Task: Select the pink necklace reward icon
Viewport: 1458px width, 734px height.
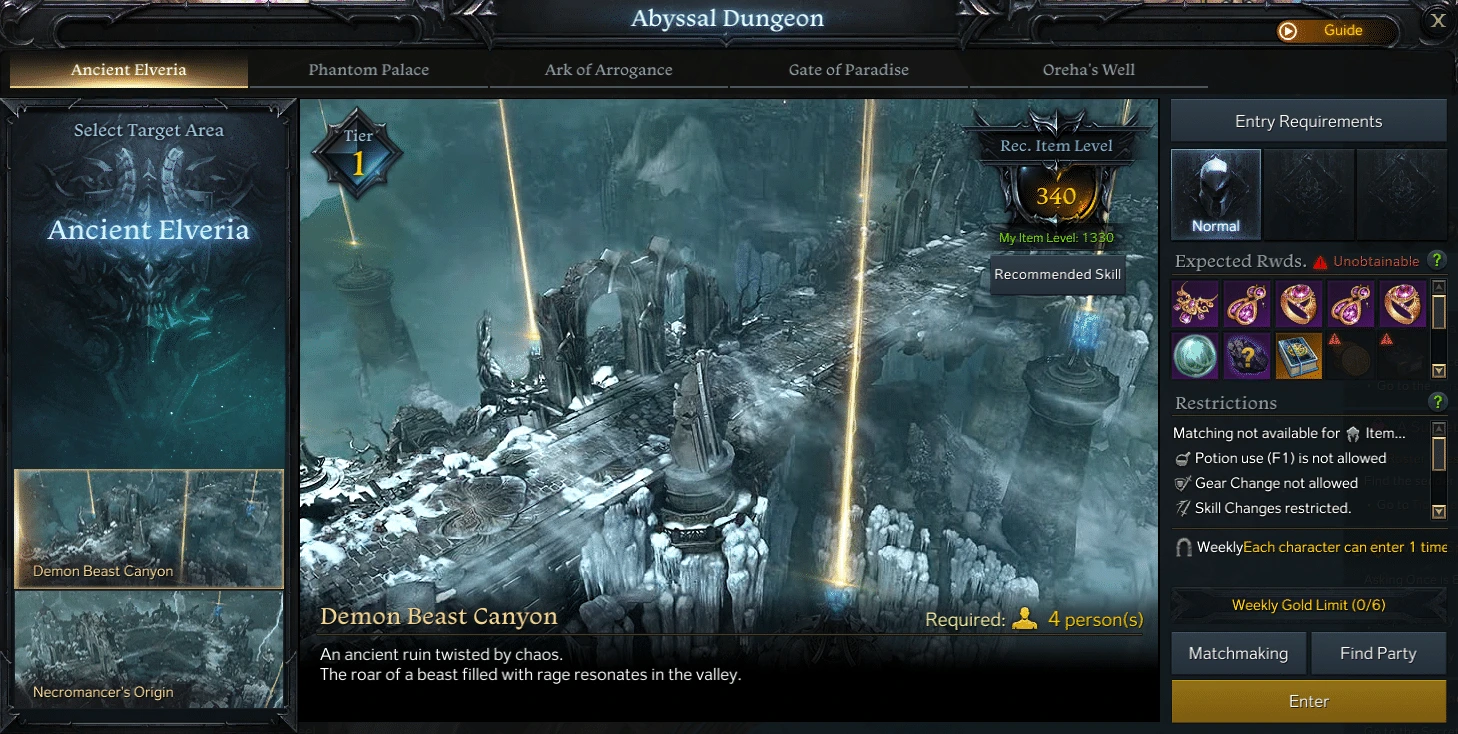Action: (x=1195, y=303)
